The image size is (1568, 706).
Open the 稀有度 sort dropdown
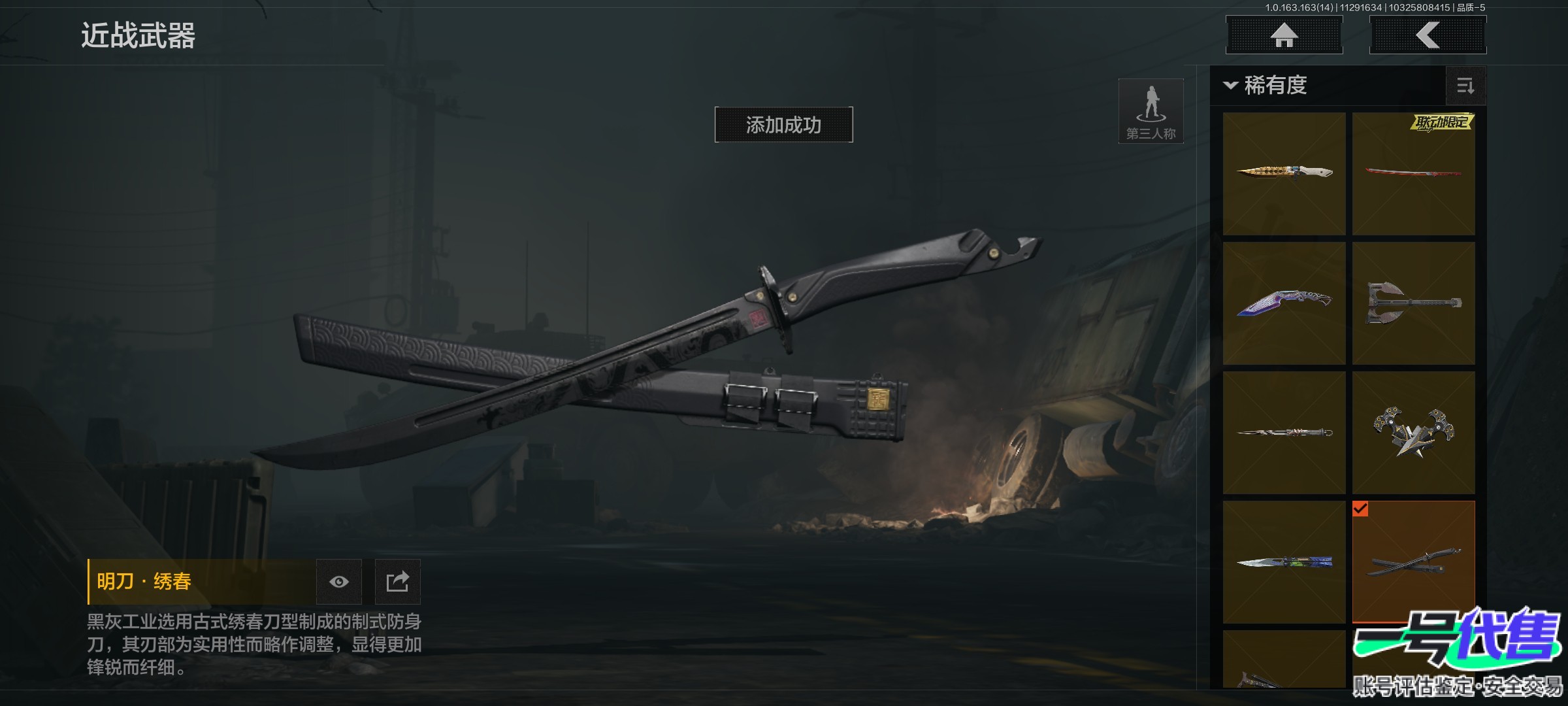point(1267,86)
